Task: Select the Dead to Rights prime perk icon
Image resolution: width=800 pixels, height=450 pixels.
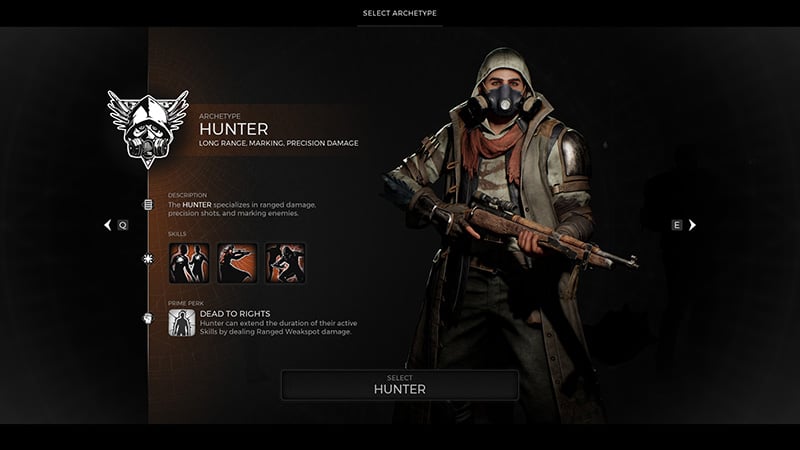Action: coord(181,322)
